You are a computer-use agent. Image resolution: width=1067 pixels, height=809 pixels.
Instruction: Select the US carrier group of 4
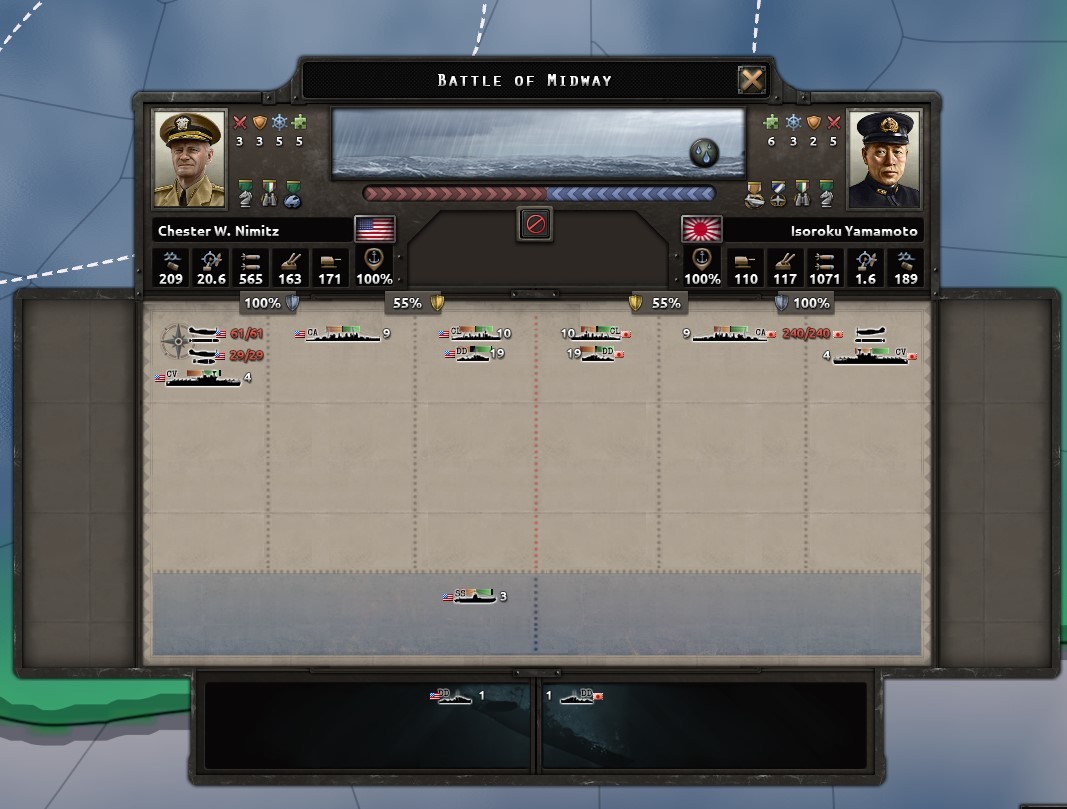[203, 378]
